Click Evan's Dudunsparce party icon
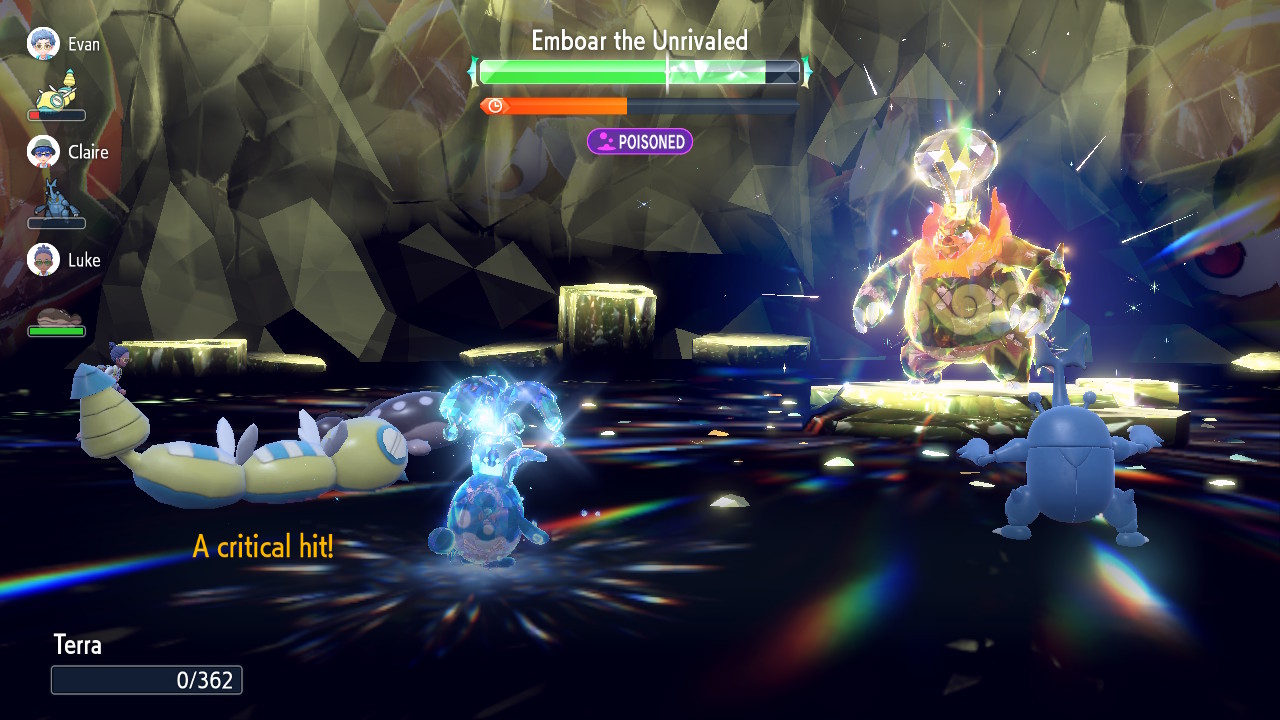The image size is (1280, 720). pyautogui.click(x=57, y=91)
